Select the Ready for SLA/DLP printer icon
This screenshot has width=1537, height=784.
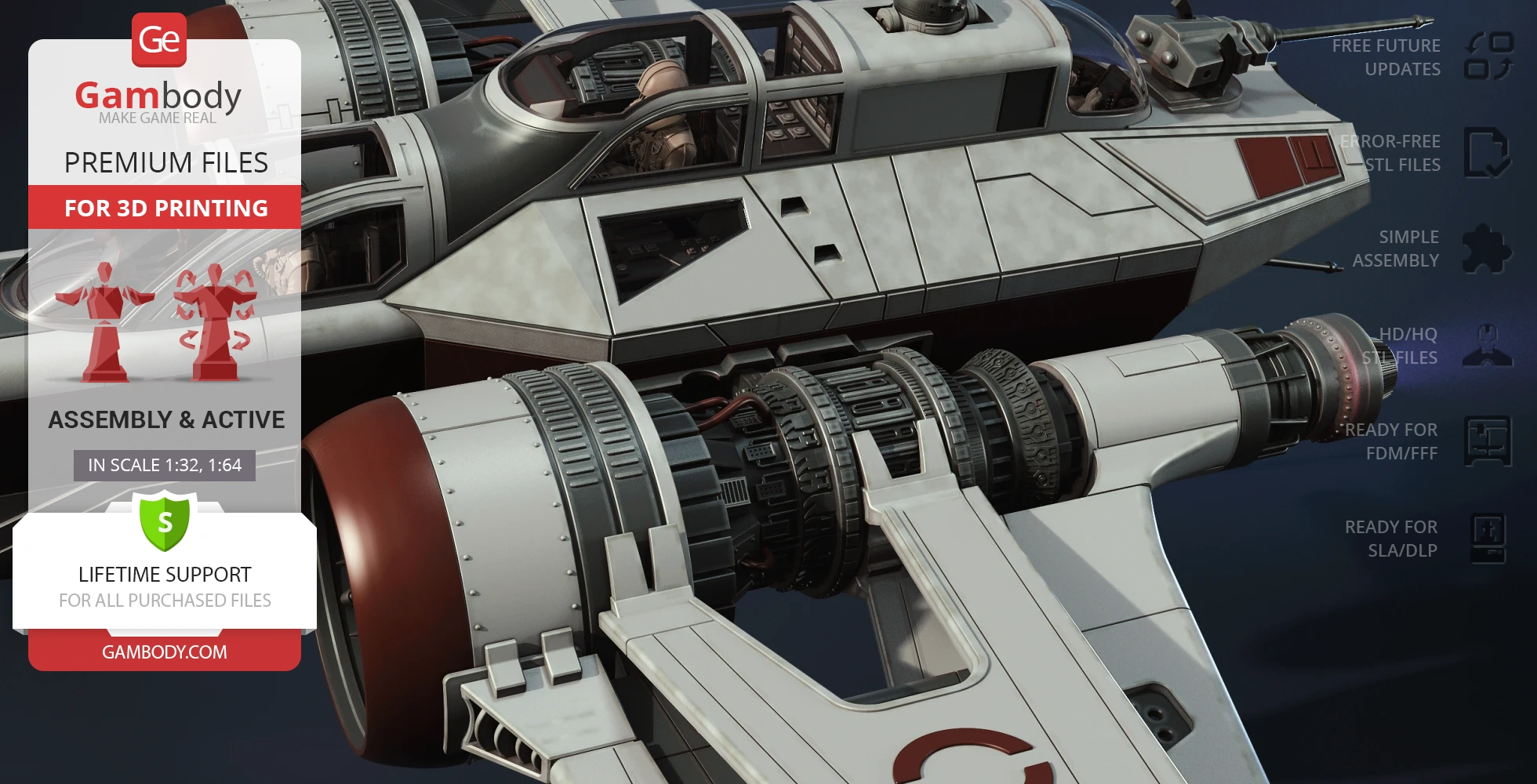coord(1488,539)
